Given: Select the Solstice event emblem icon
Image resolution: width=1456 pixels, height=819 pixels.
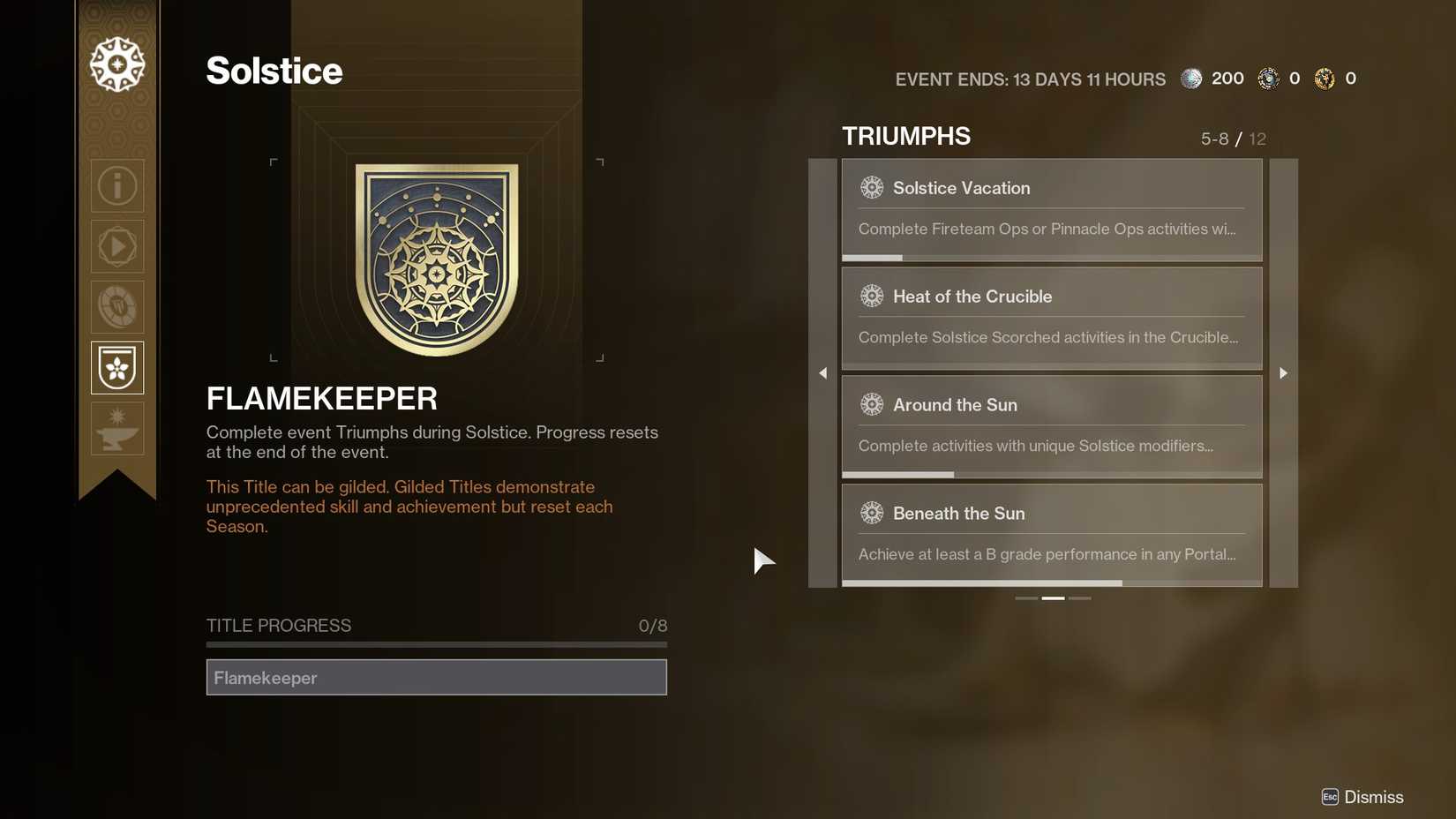Looking at the screenshot, I should 116,64.
